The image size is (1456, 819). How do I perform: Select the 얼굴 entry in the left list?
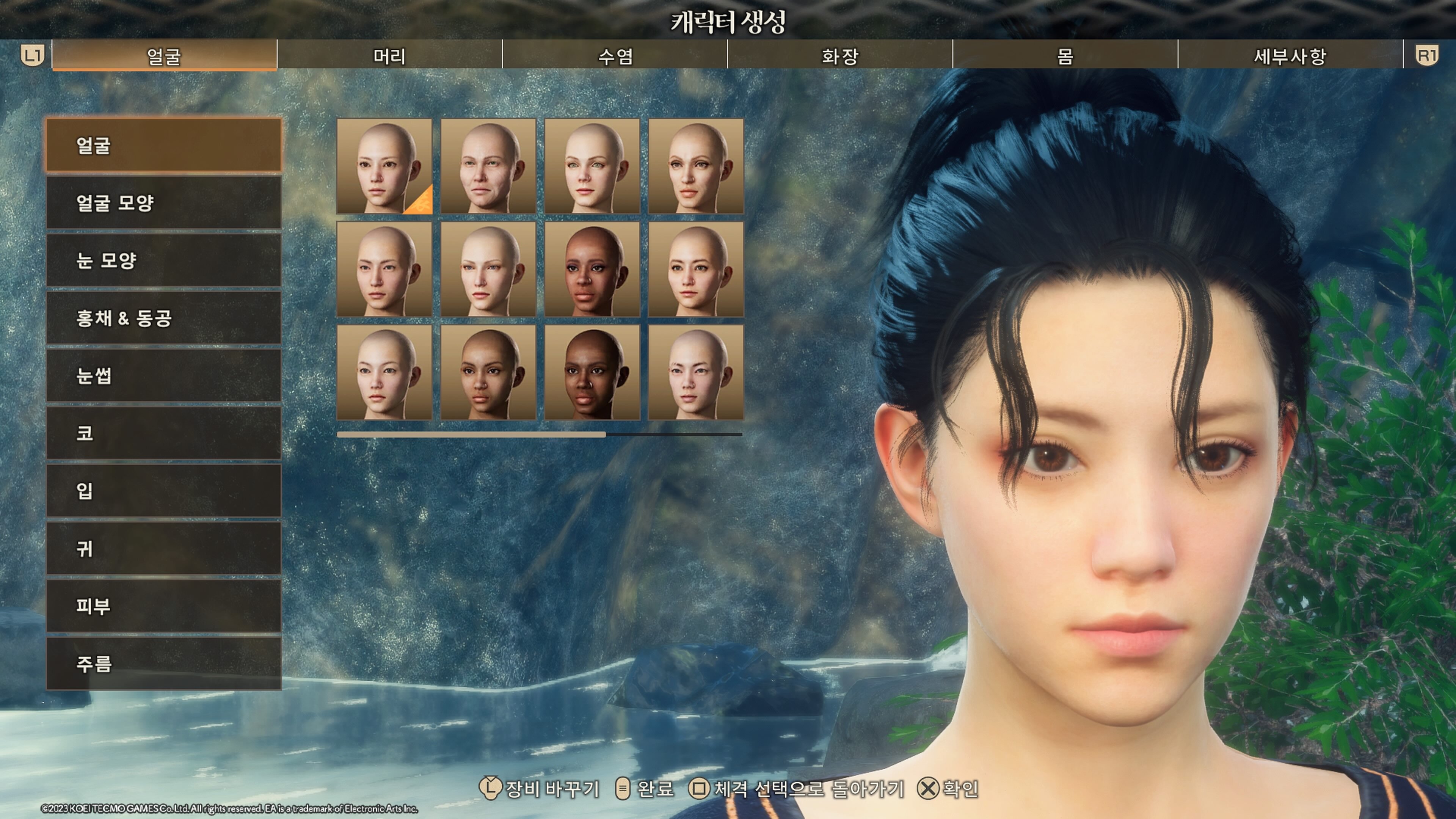click(x=163, y=145)
